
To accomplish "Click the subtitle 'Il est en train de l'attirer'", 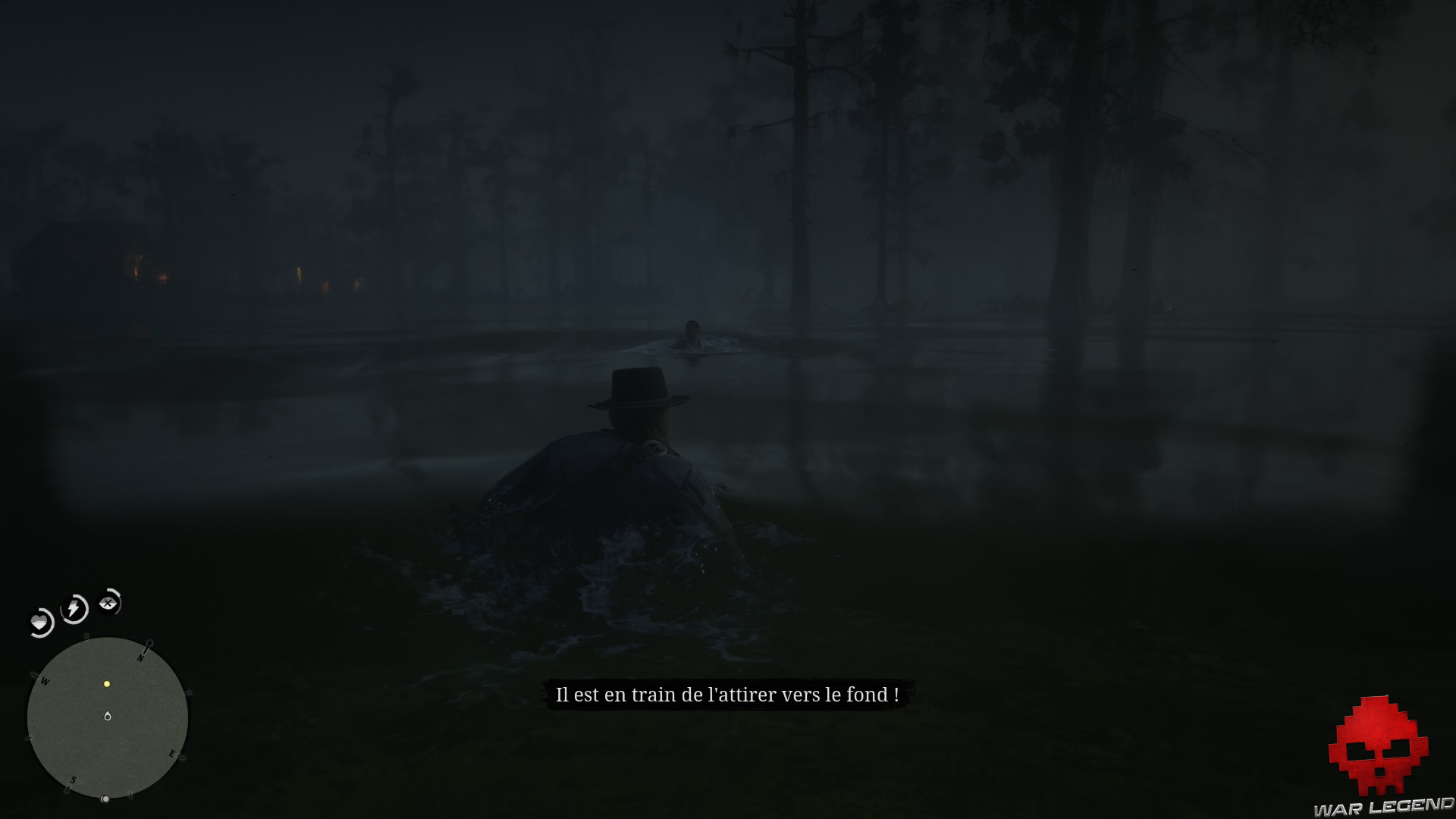I will [x=726, y=694].
